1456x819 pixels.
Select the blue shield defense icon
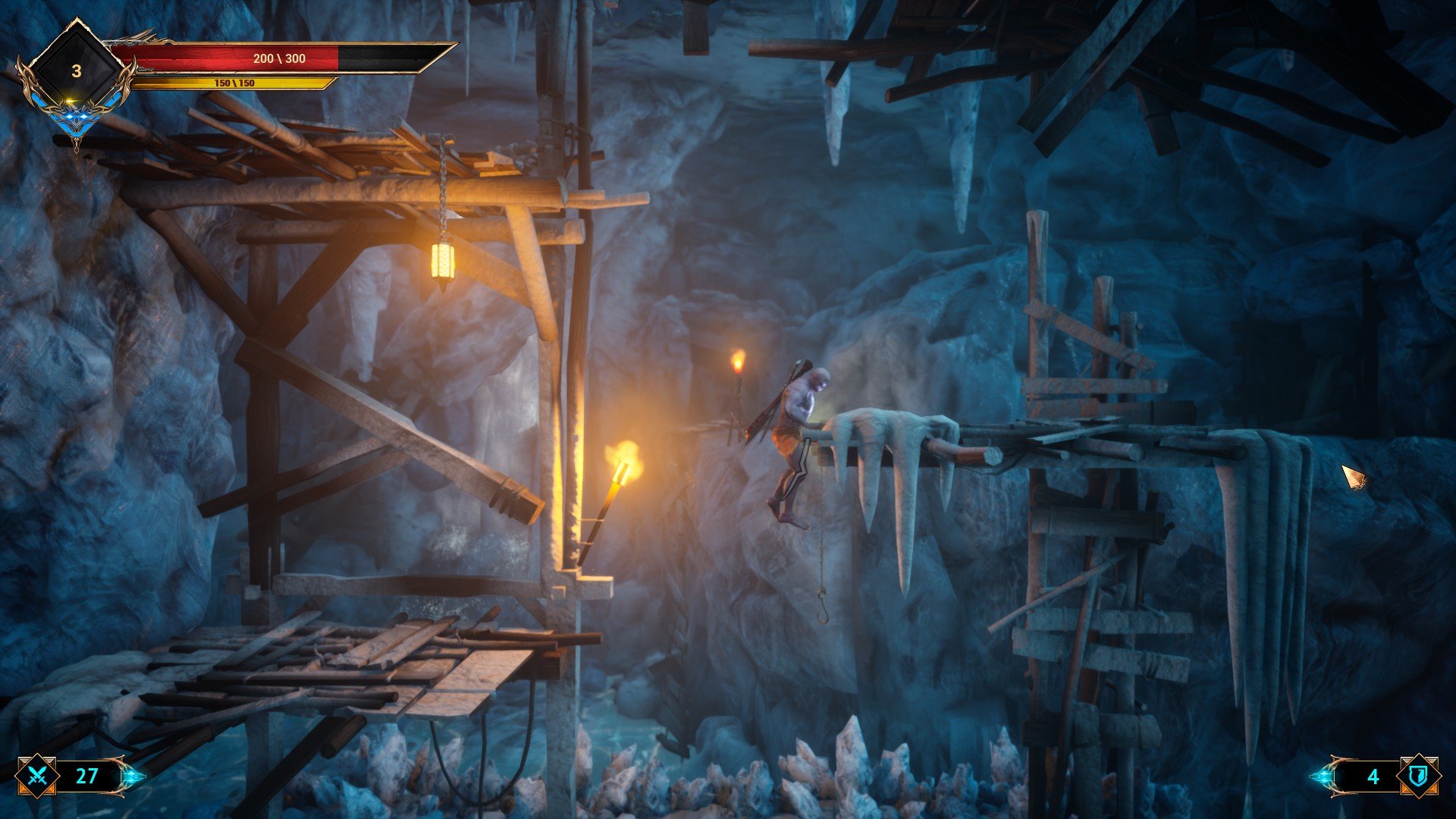pos(1419,775)
